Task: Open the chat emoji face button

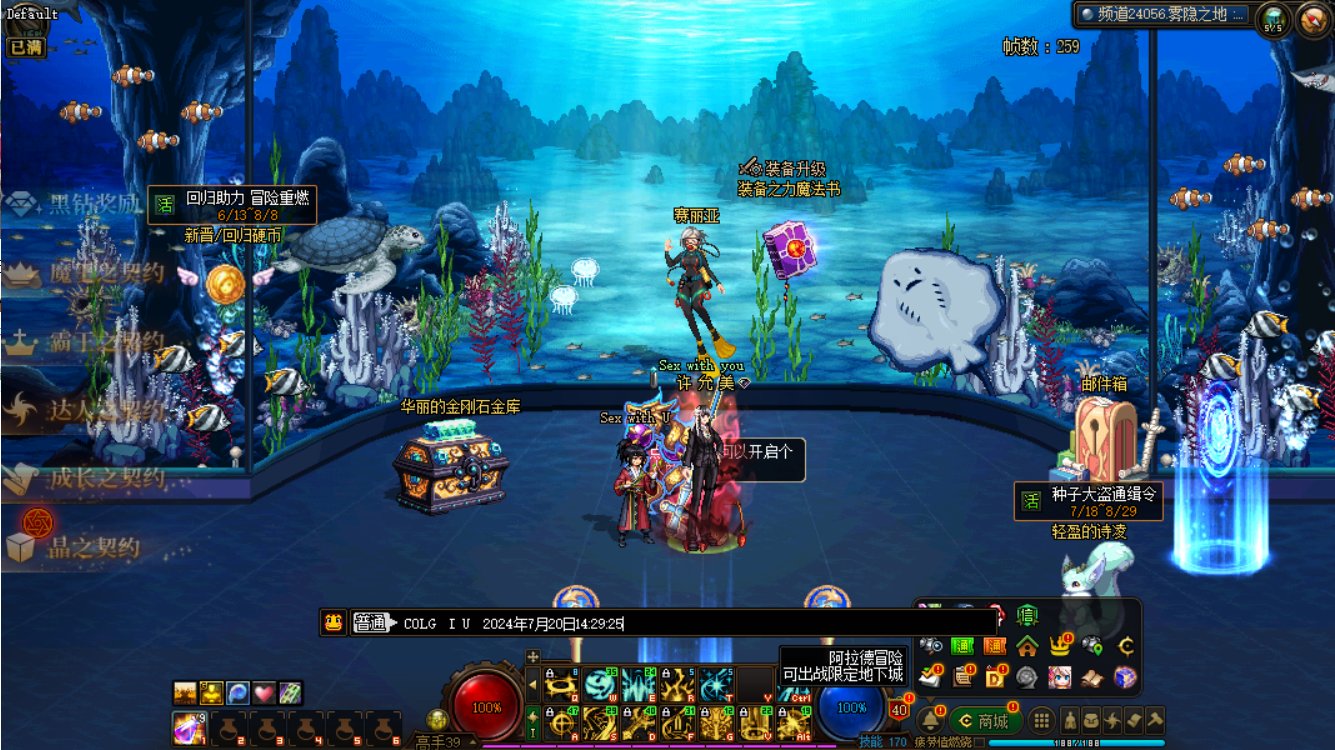Action: pyautogui.click(x=334, y=623)
